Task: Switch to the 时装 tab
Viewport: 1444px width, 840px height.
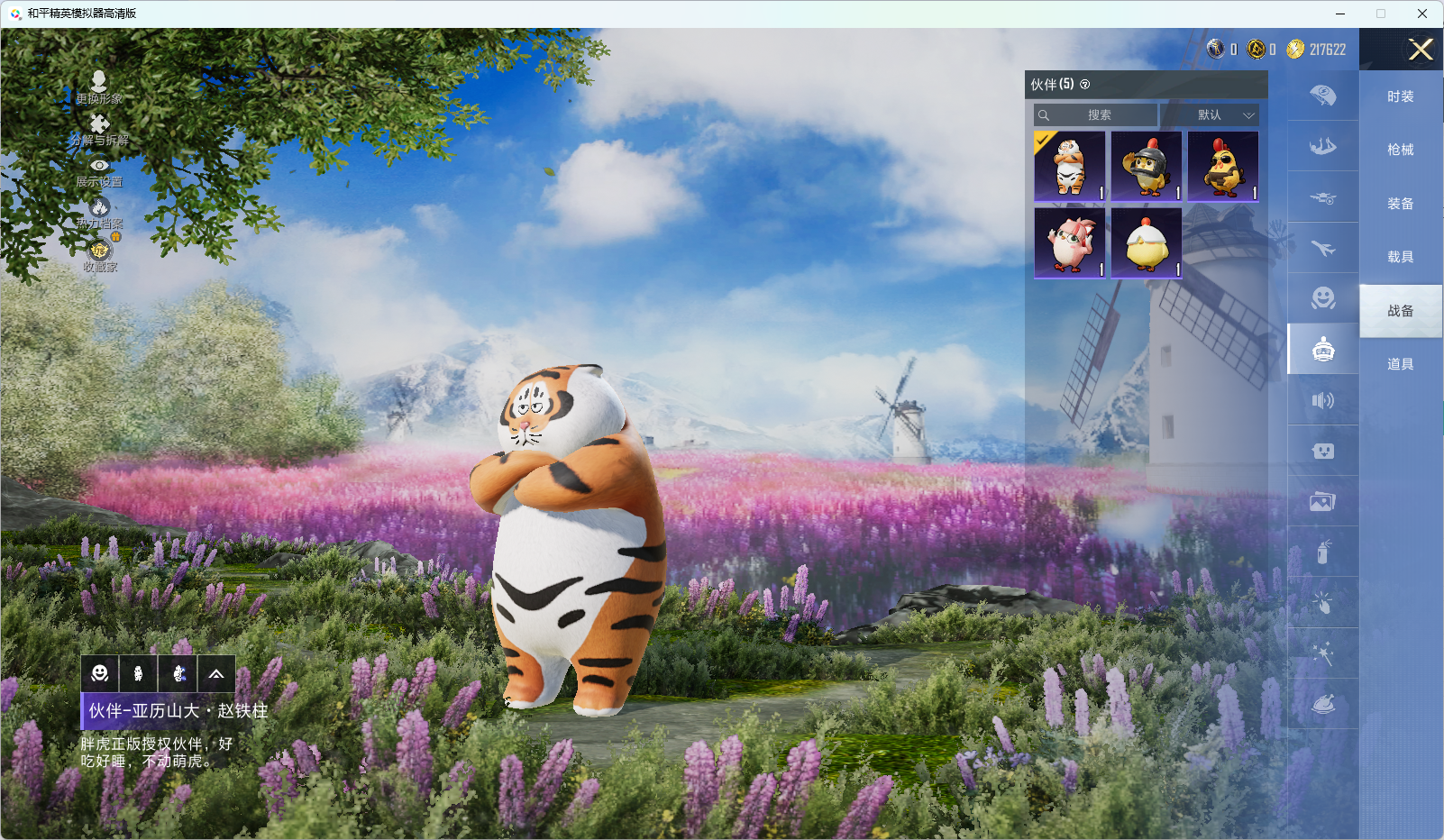Action: (1400, 96)
